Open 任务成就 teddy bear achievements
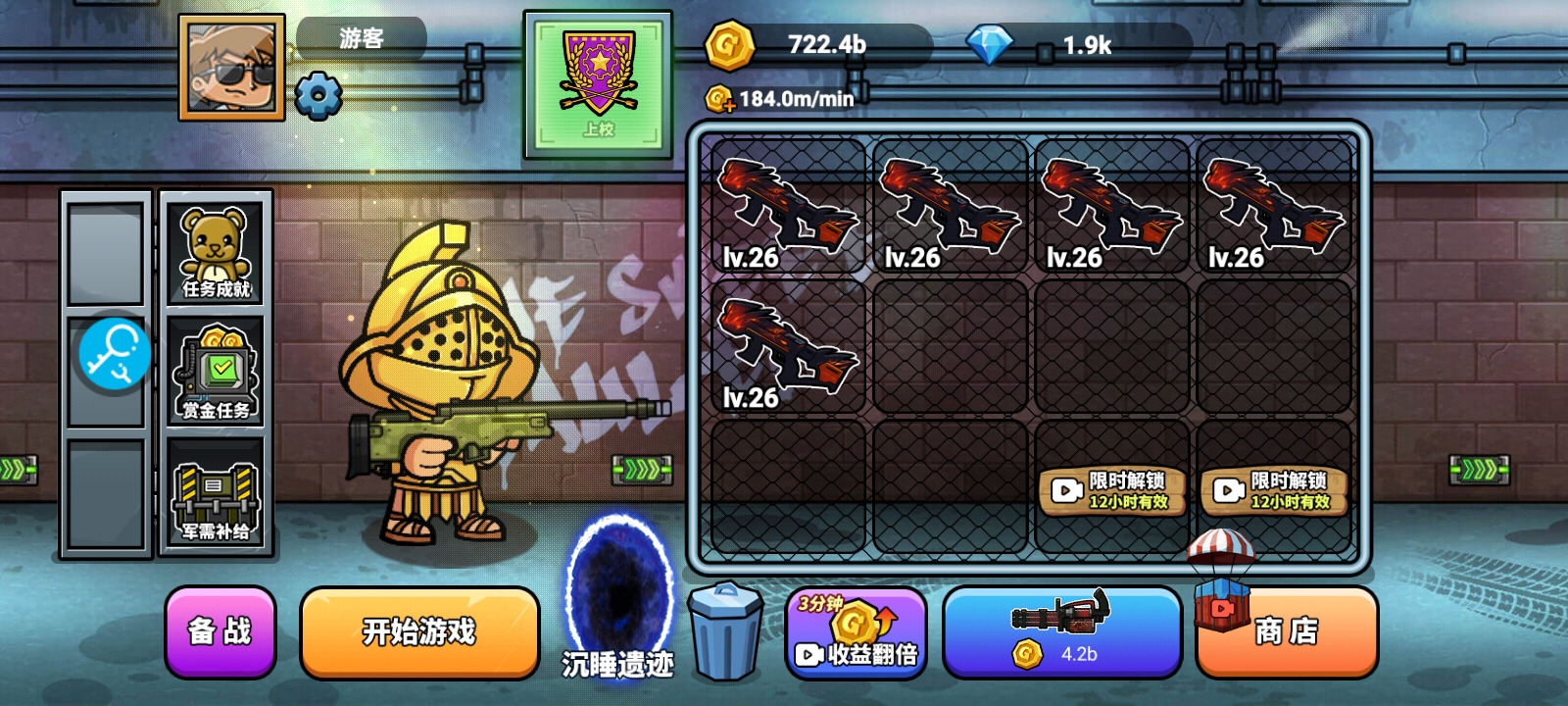Screen dimensions: 1568x706 (x=216, y=250)
